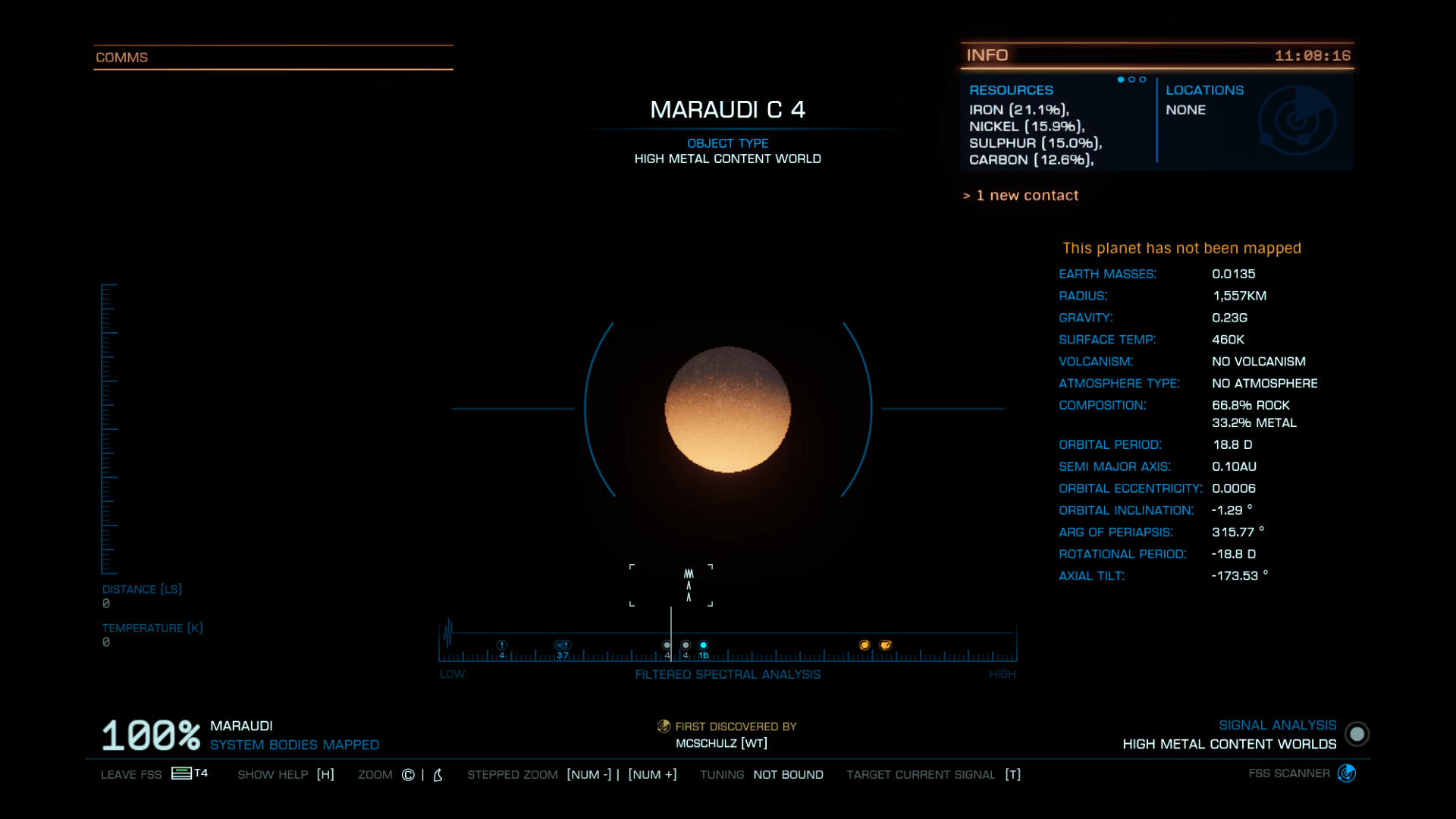Select the second INFO page dot
The image size is (1456, 819).
tap(1131, 79)
